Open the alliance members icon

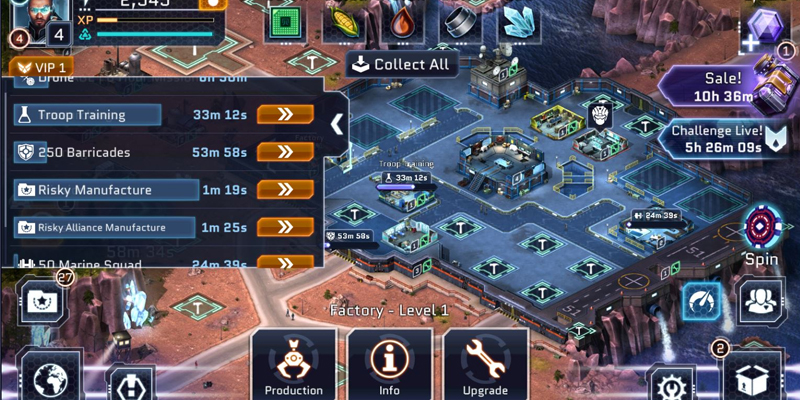point(762,300)
